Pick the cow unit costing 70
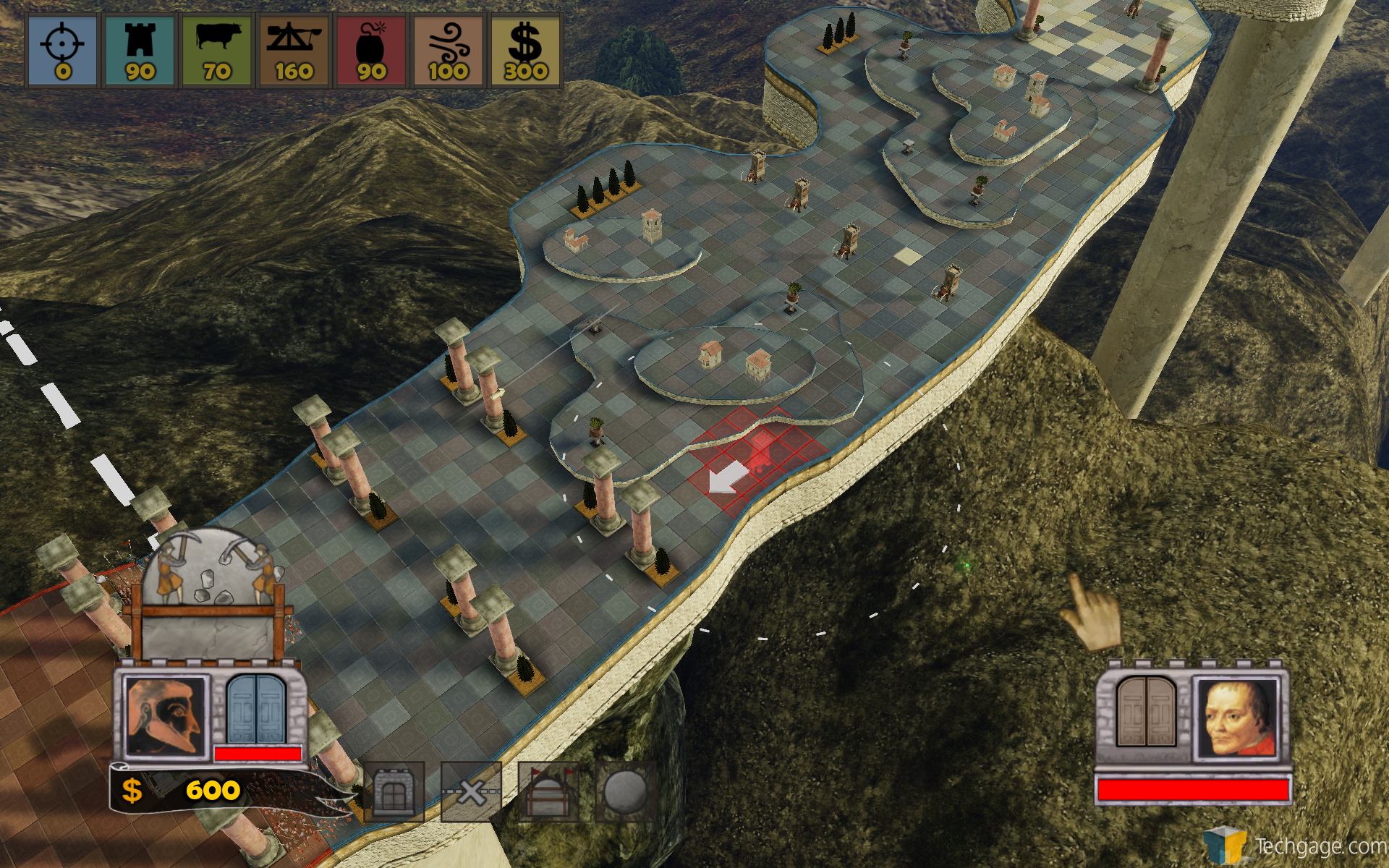 tap(217, 49)
